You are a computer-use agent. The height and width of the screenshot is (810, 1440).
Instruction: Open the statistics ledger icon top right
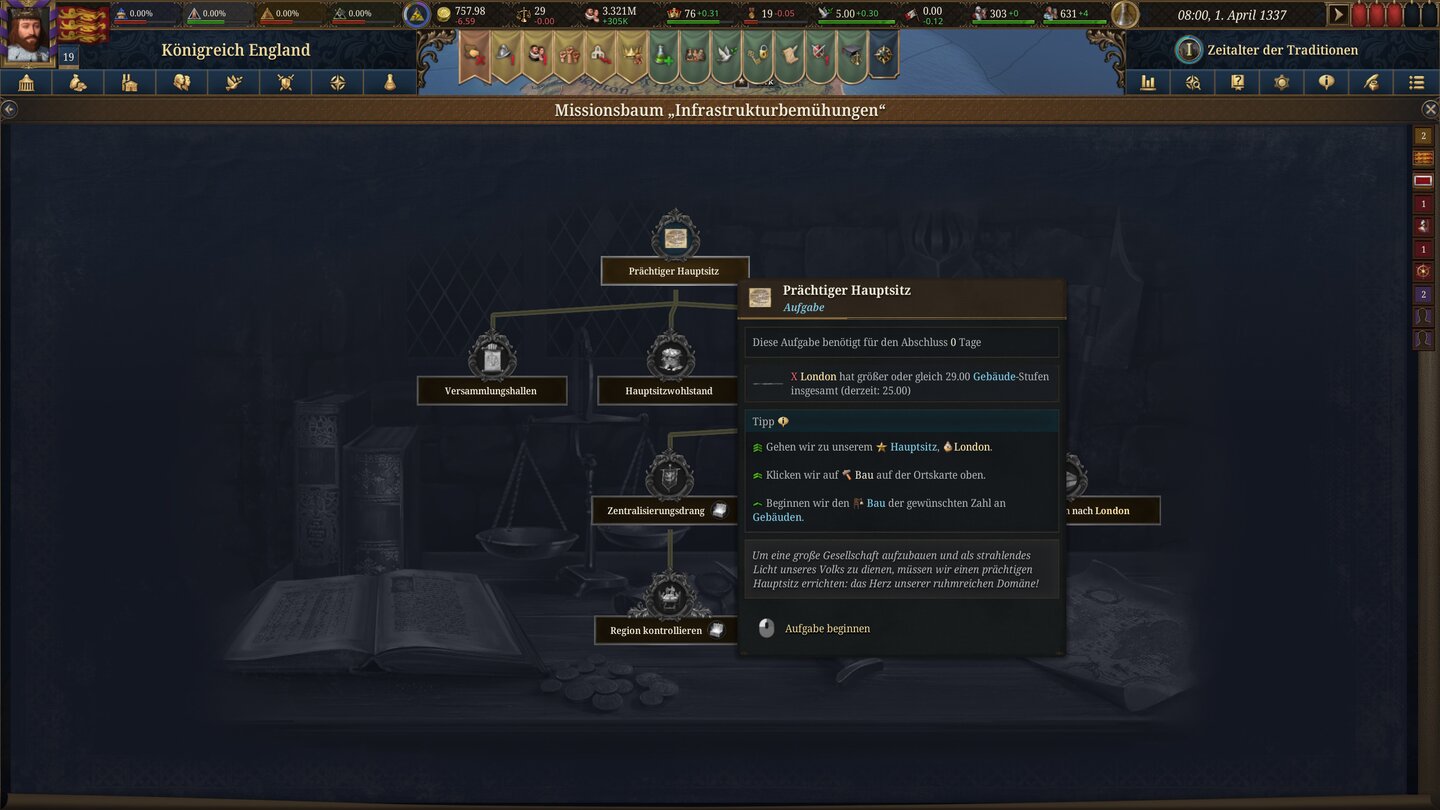click(x=1147, y=82)
